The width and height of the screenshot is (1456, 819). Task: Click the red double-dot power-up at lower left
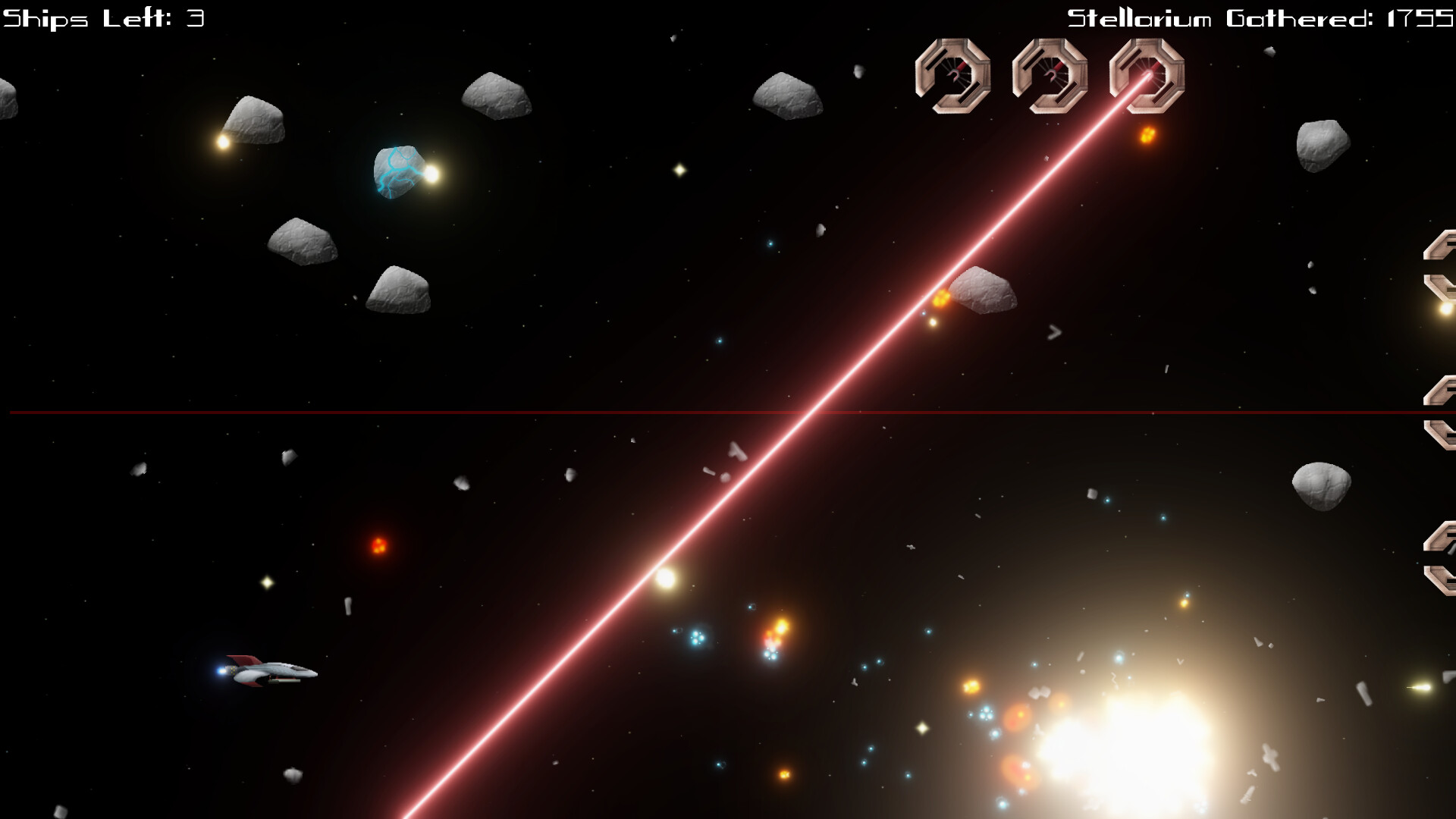click(379, 546)
